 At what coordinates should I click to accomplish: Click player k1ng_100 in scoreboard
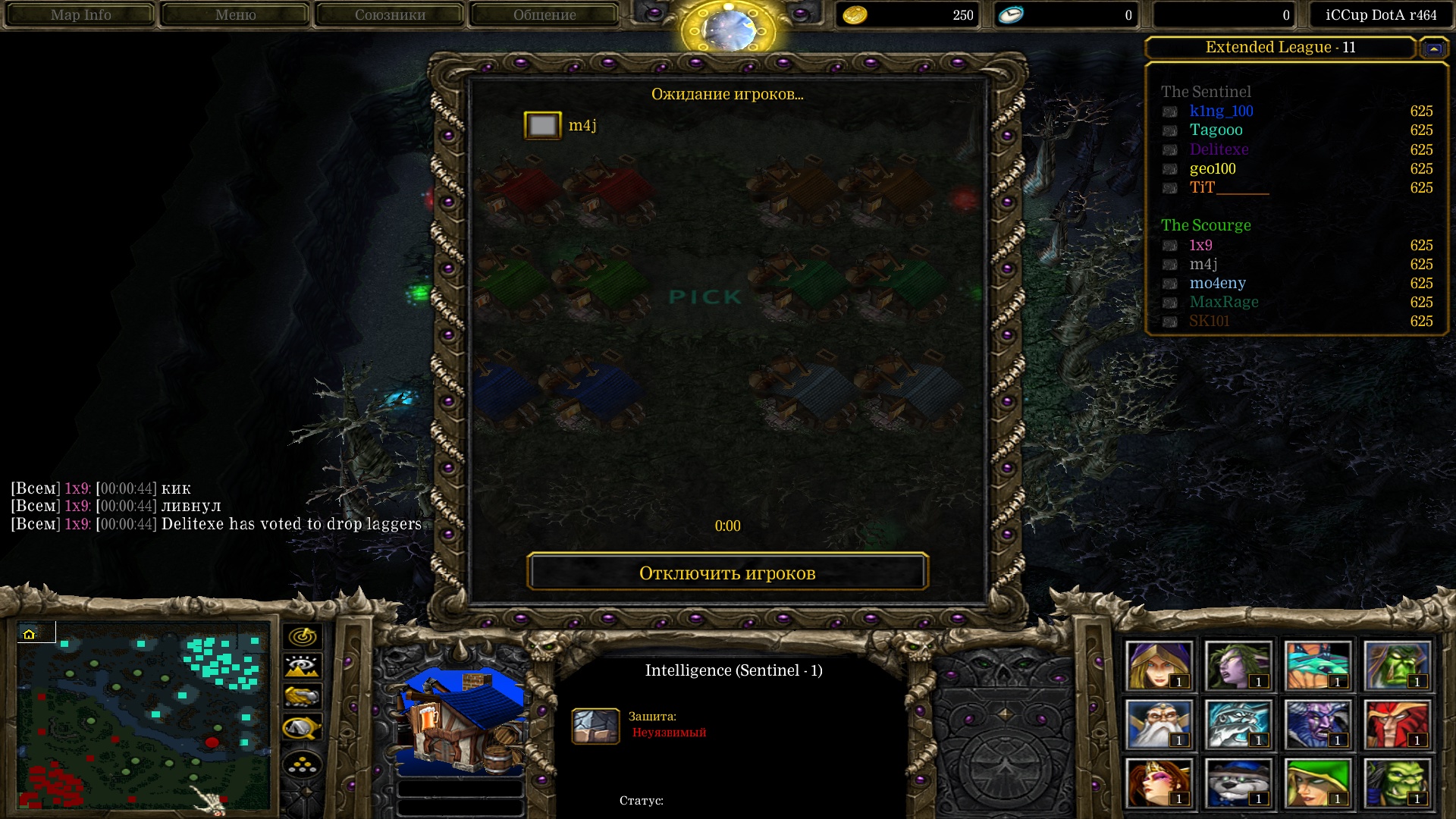pyautogui.click(x=1221, y=111)
